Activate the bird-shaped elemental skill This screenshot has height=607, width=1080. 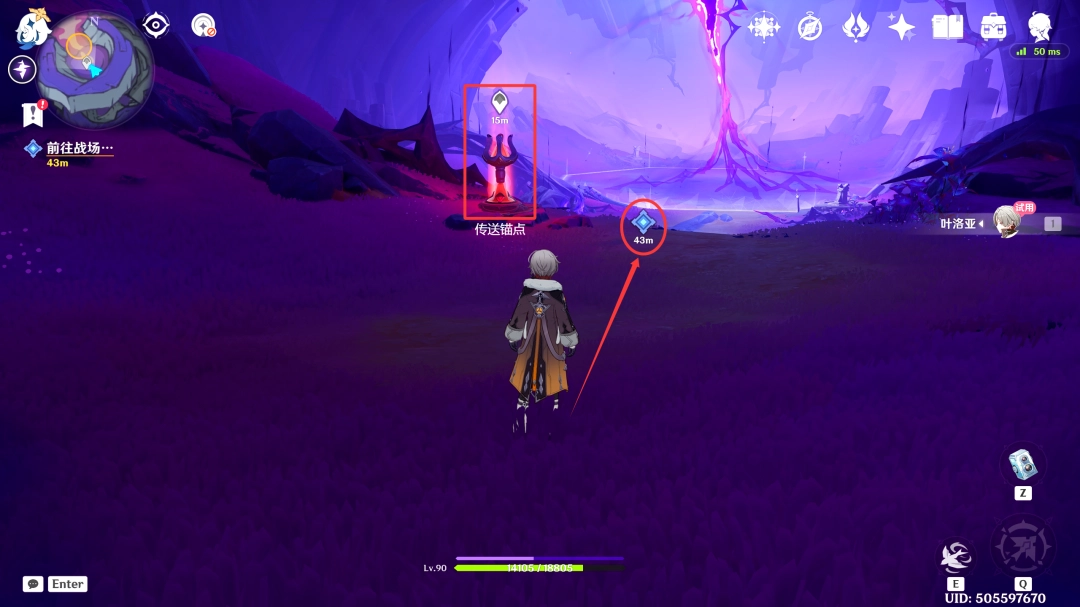tap(956, 557)
